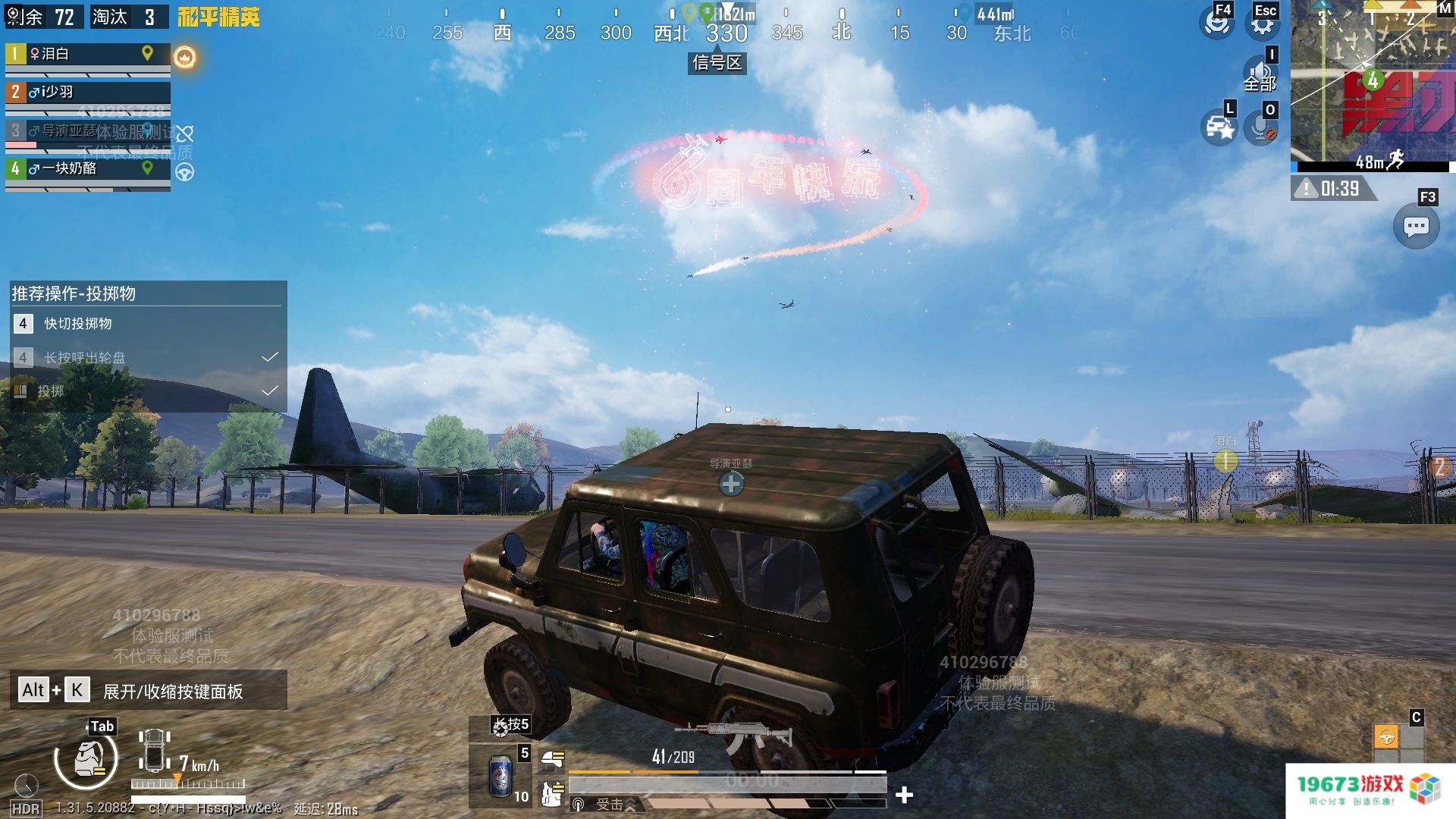
Task: Select teammate 泪白 in squad list
Action: 87,55
